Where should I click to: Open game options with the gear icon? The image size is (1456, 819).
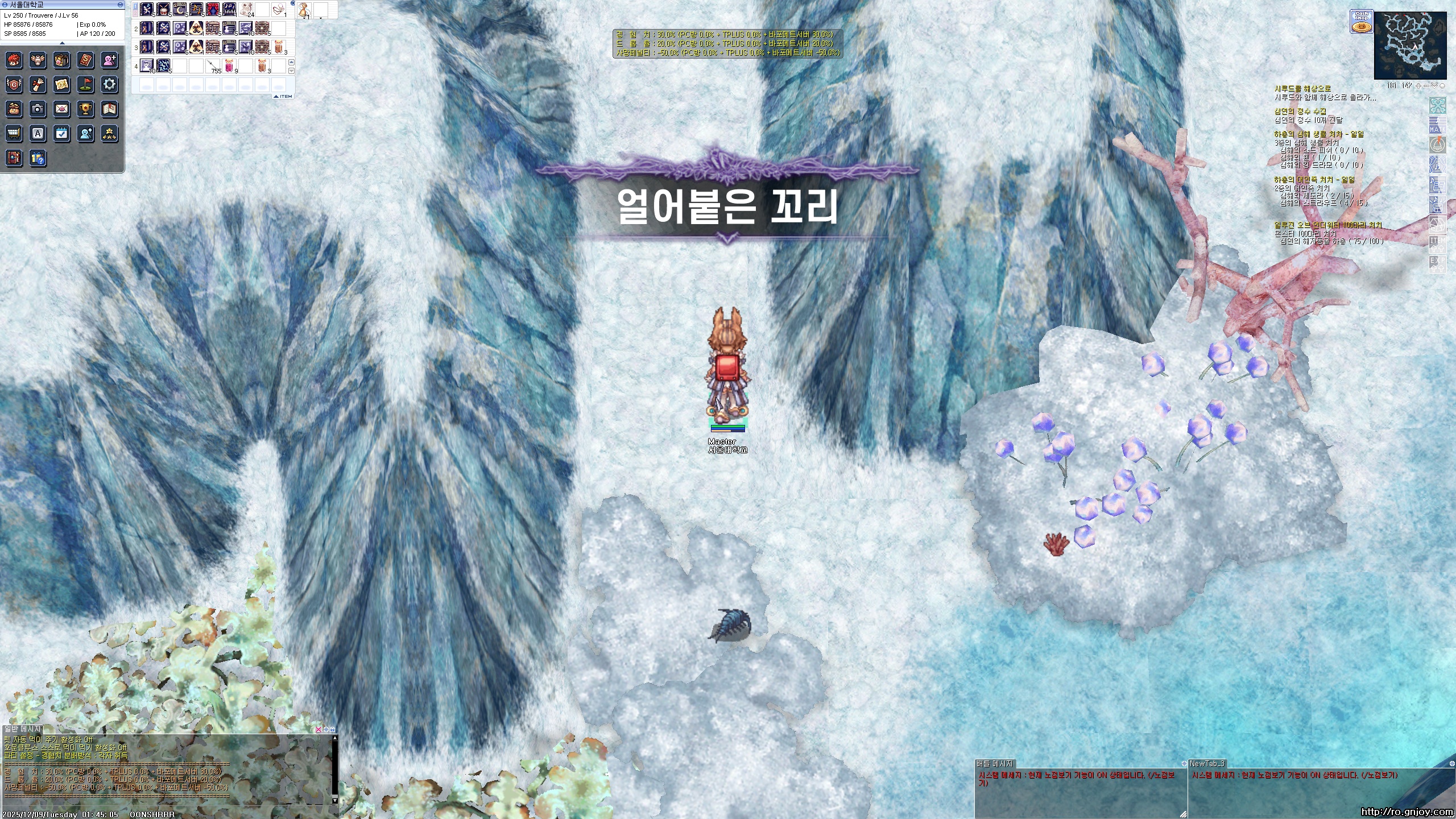(108, 84)
